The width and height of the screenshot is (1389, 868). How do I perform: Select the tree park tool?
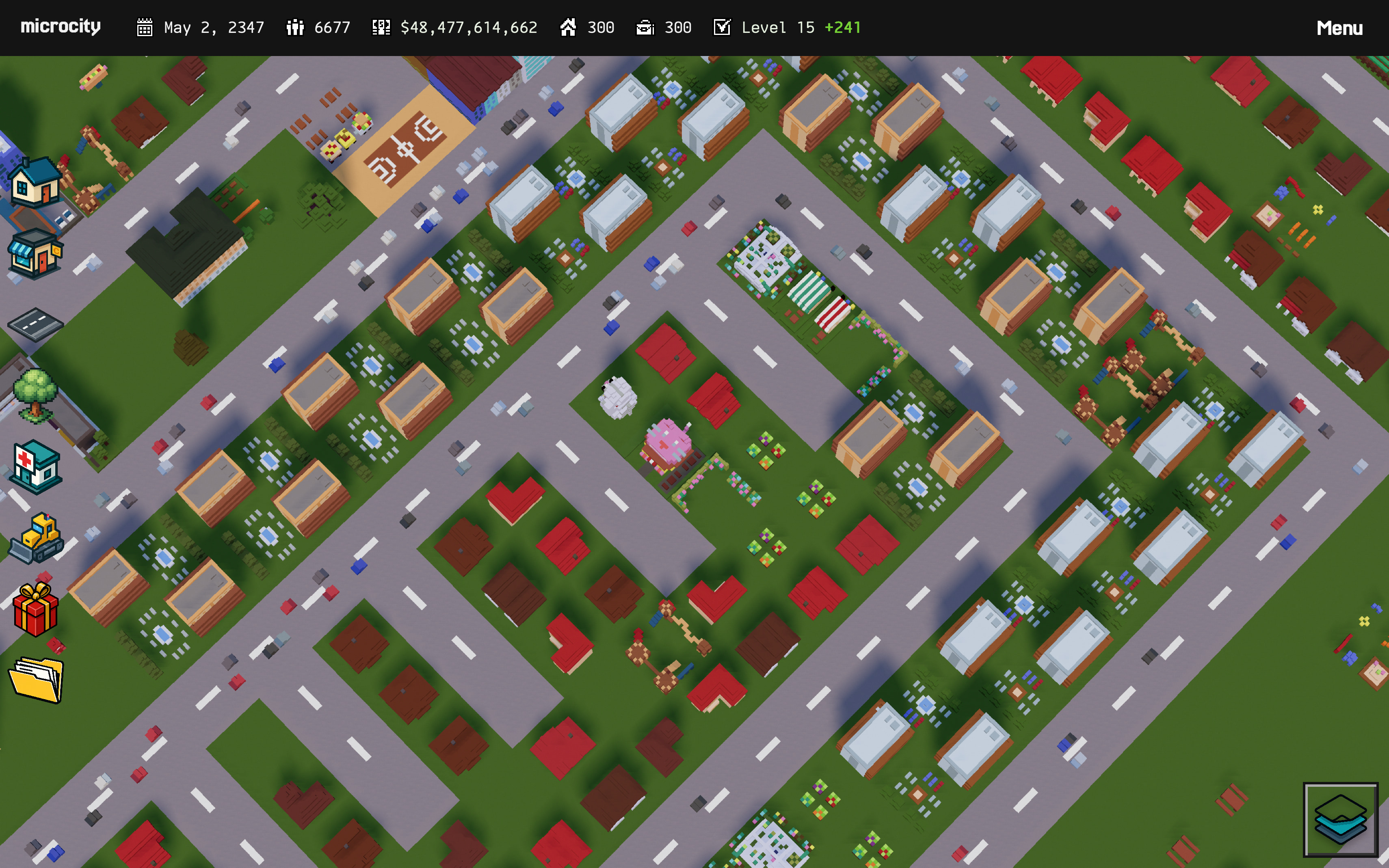tap(36, 395)
